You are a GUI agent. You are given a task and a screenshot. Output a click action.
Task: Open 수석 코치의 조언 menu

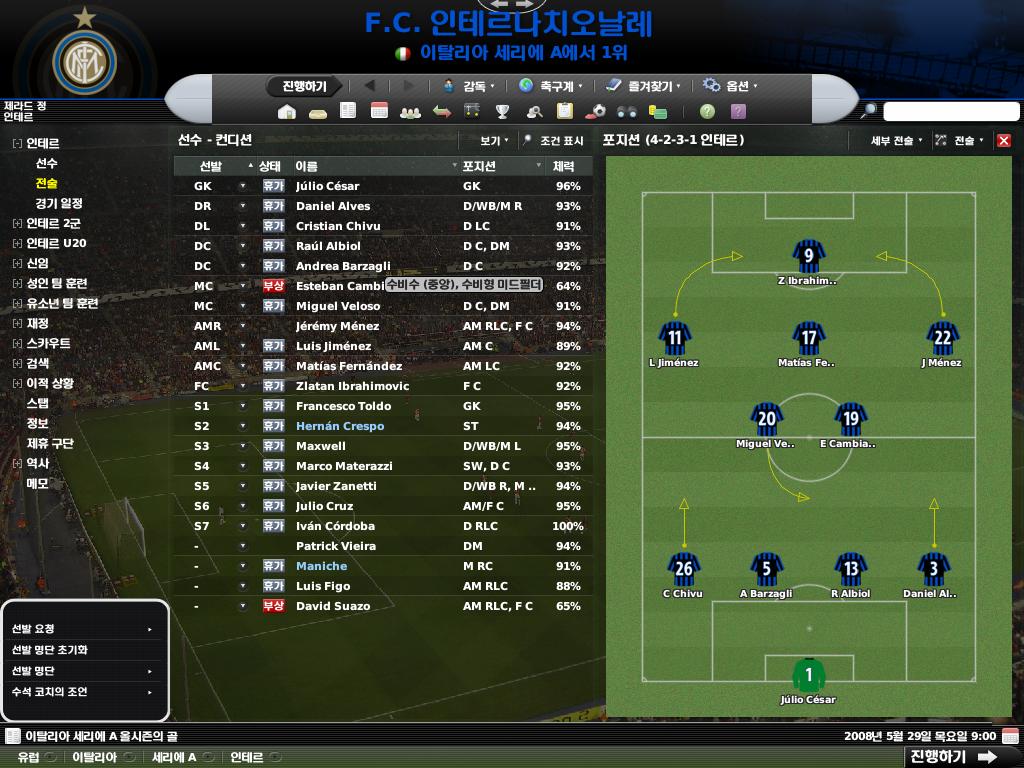click(x=49, y=692)
